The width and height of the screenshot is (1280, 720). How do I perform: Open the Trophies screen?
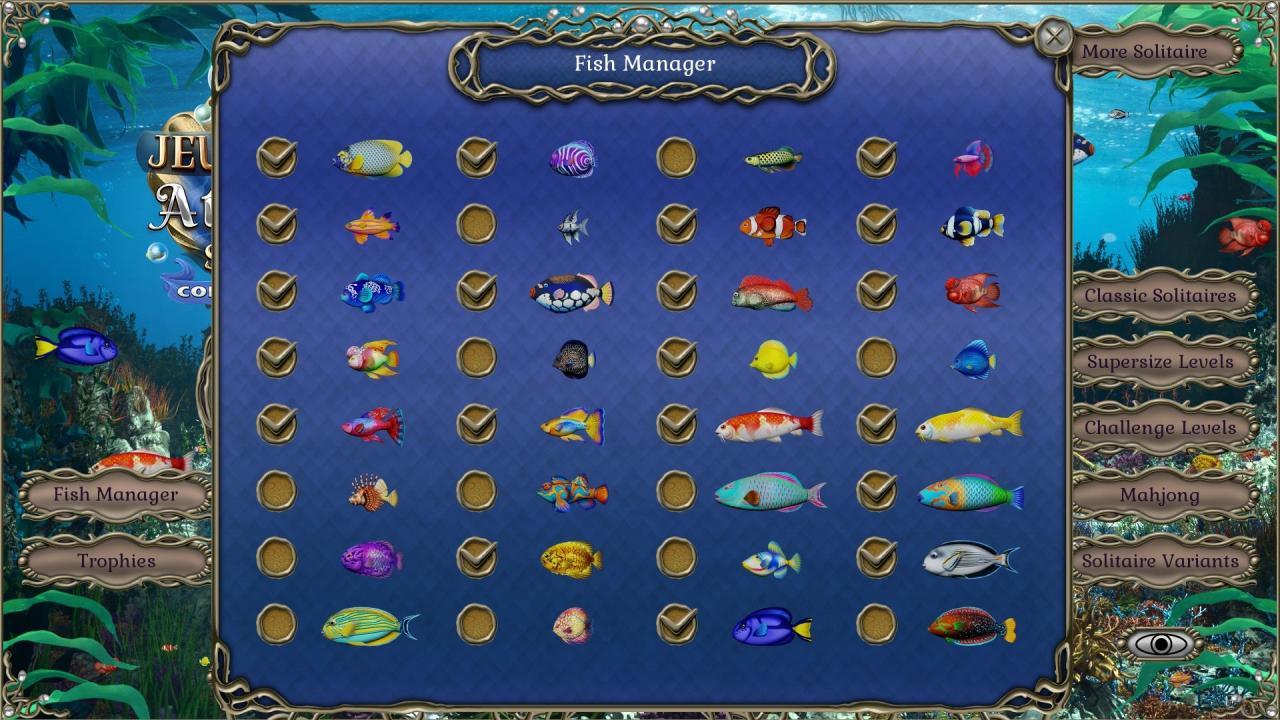pos(115,561)
